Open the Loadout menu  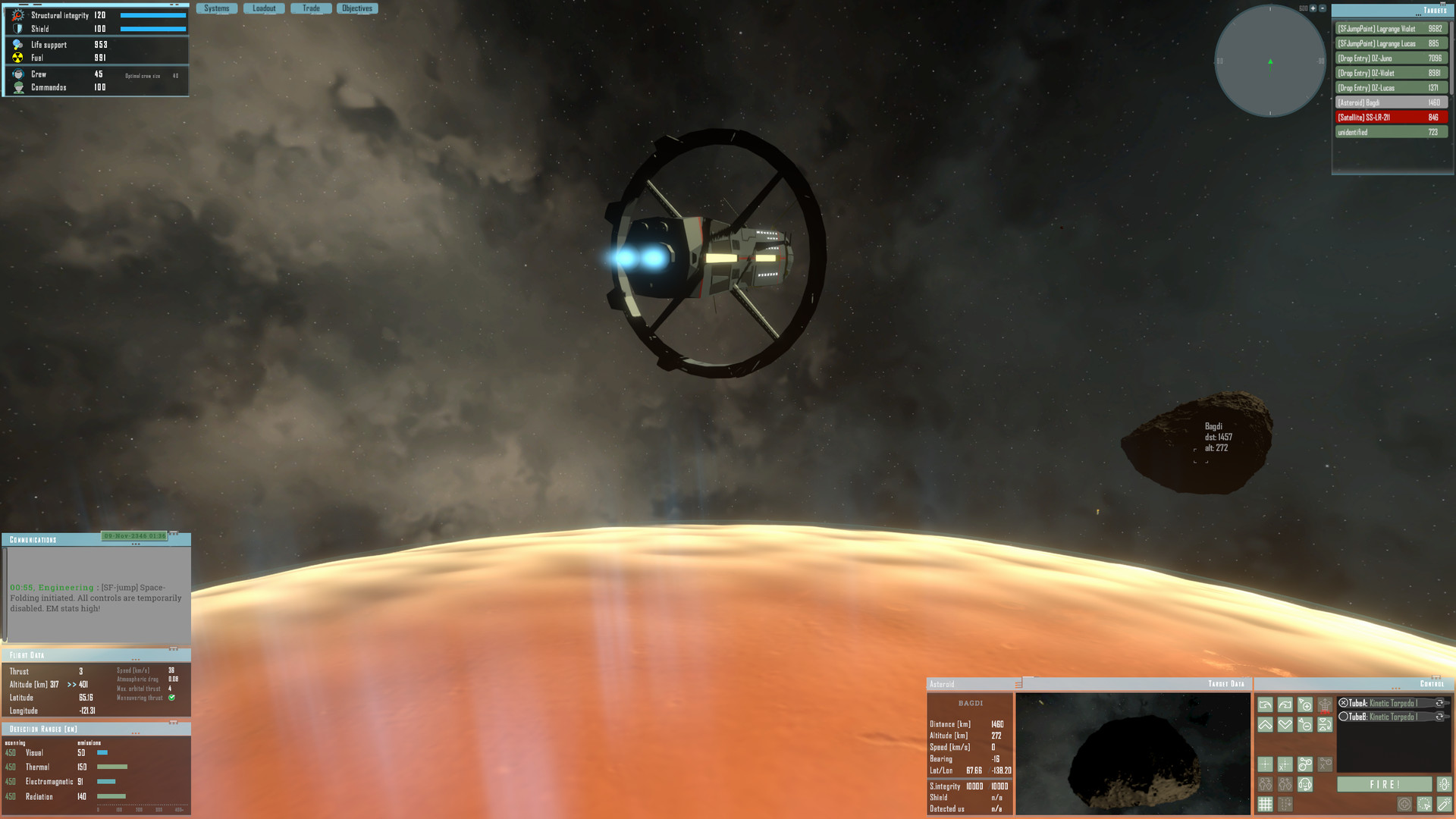[264, 8]
